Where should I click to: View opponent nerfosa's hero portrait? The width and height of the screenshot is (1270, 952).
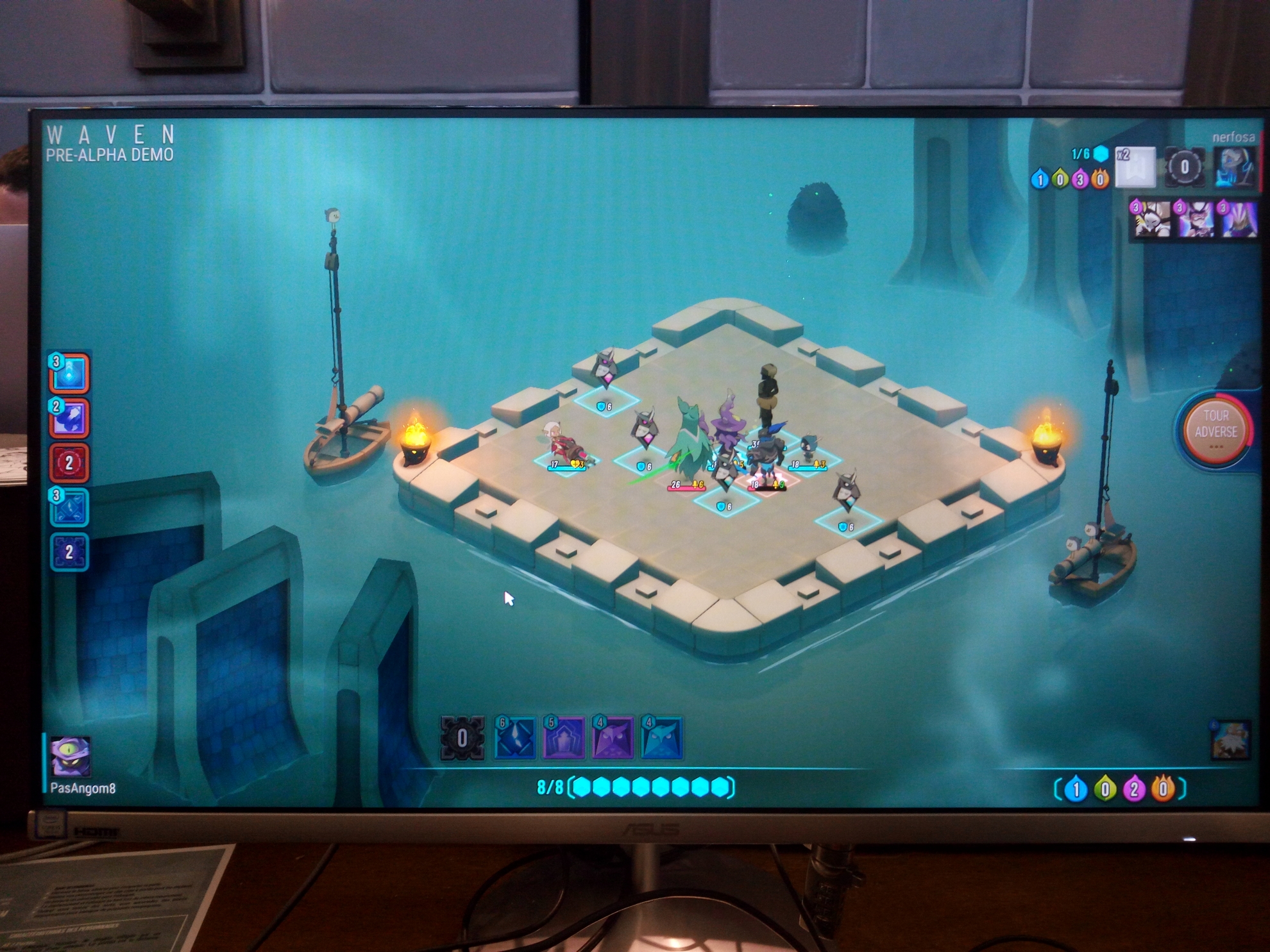(x=1235, y=167)
